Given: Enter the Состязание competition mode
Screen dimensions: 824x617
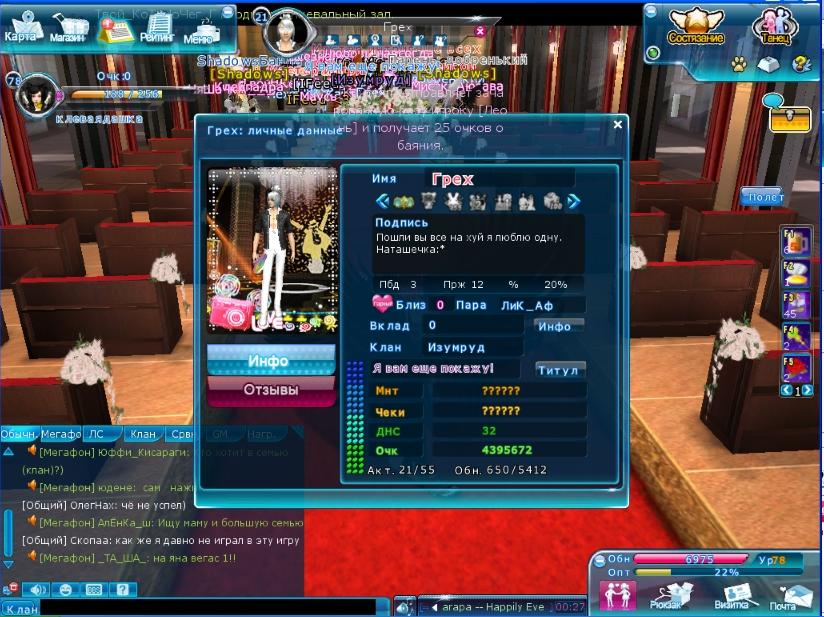Looking at the screenshot, I should click(x=697, y=27).
